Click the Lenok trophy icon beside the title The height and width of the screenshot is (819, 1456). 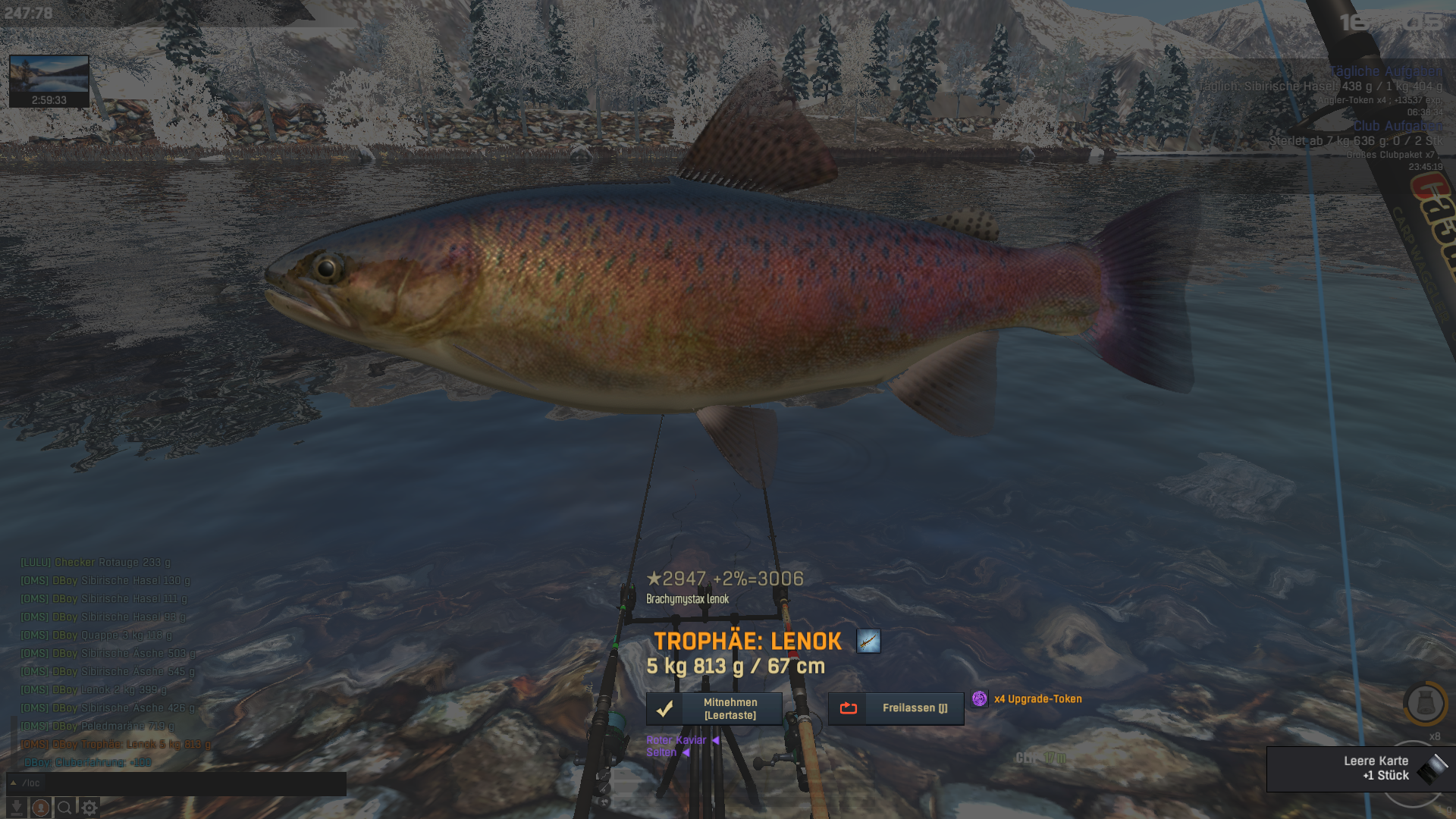point(868,641)
